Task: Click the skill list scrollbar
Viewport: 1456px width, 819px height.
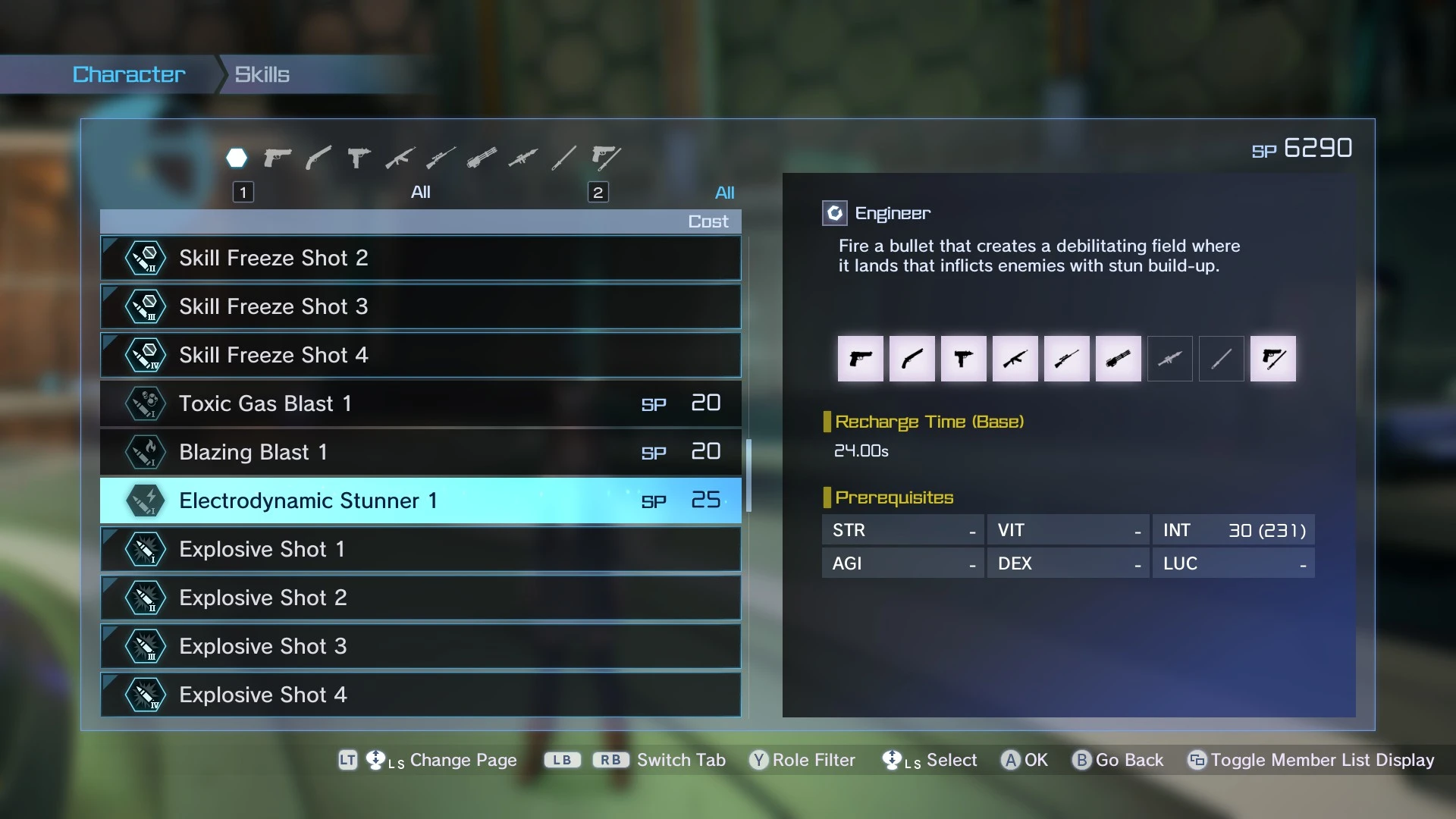Action: coord(748,475)
